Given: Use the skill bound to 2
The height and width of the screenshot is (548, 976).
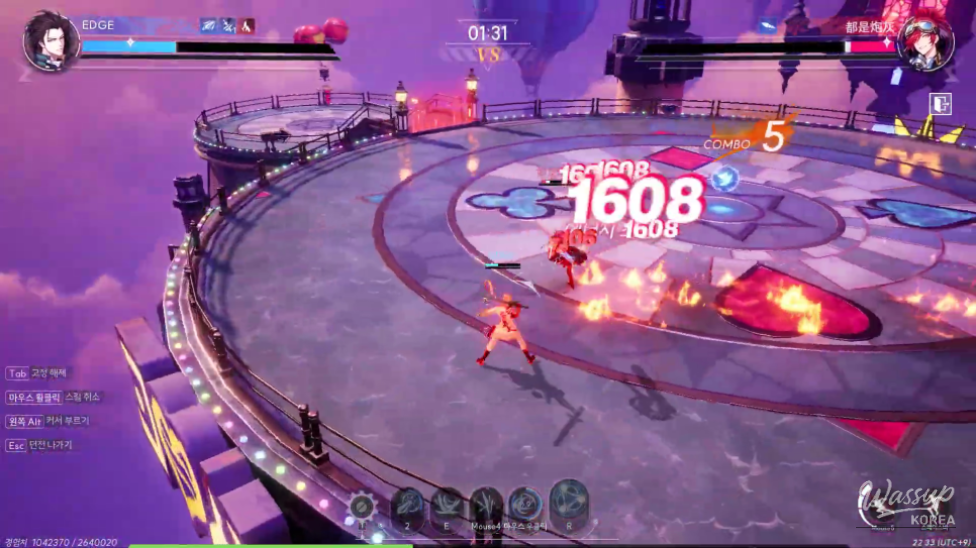Looking at the screenshot, I should tap(407, 506).
